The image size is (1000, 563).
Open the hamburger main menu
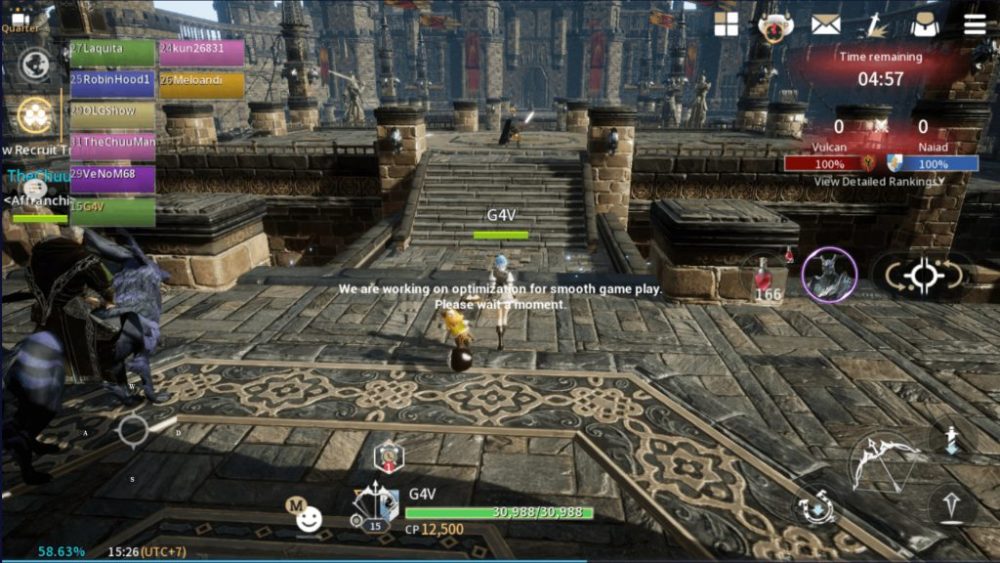point(974,24)
